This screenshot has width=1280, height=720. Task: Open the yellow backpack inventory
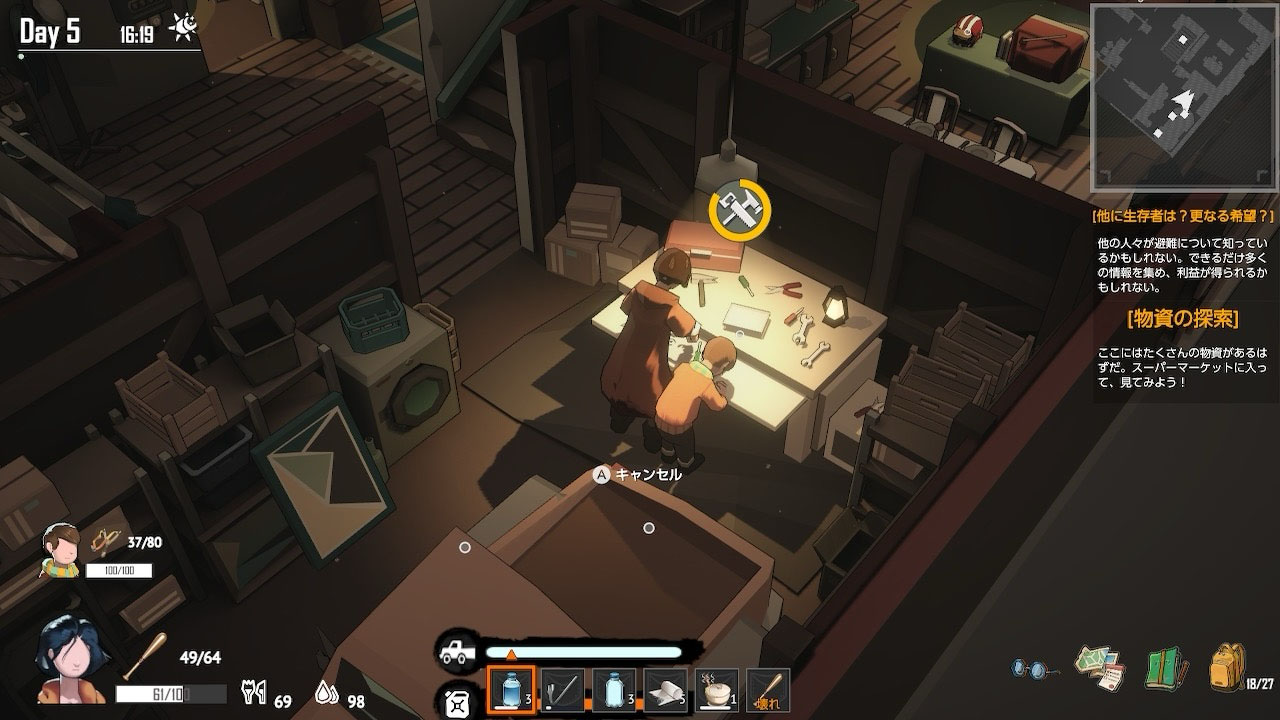pos(1227,667)
